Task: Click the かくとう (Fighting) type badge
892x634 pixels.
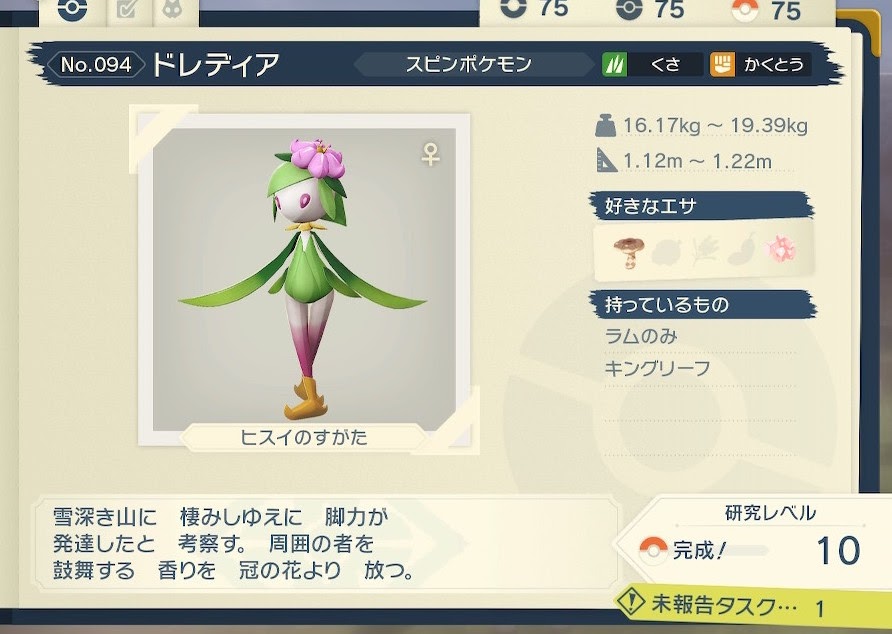Action: point(759,65)
